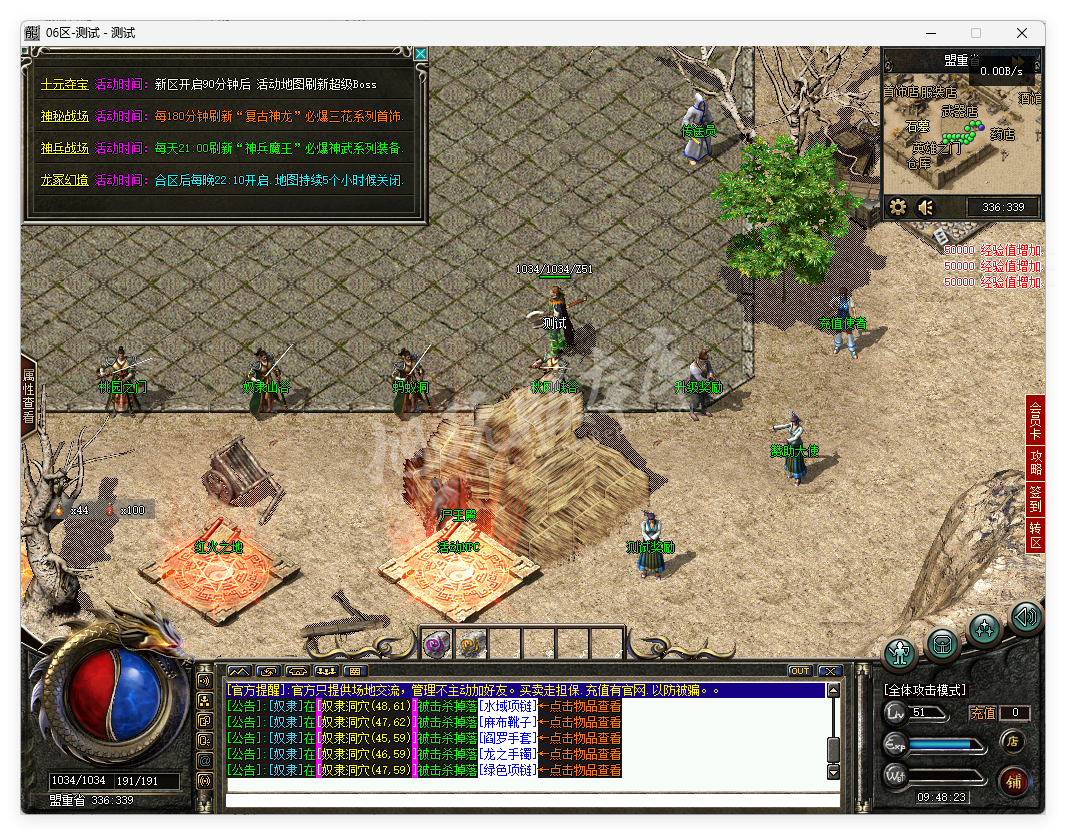Click the 签到 sign-in button
Viewport: 1066px width, 835px height.
point(1035,499)
